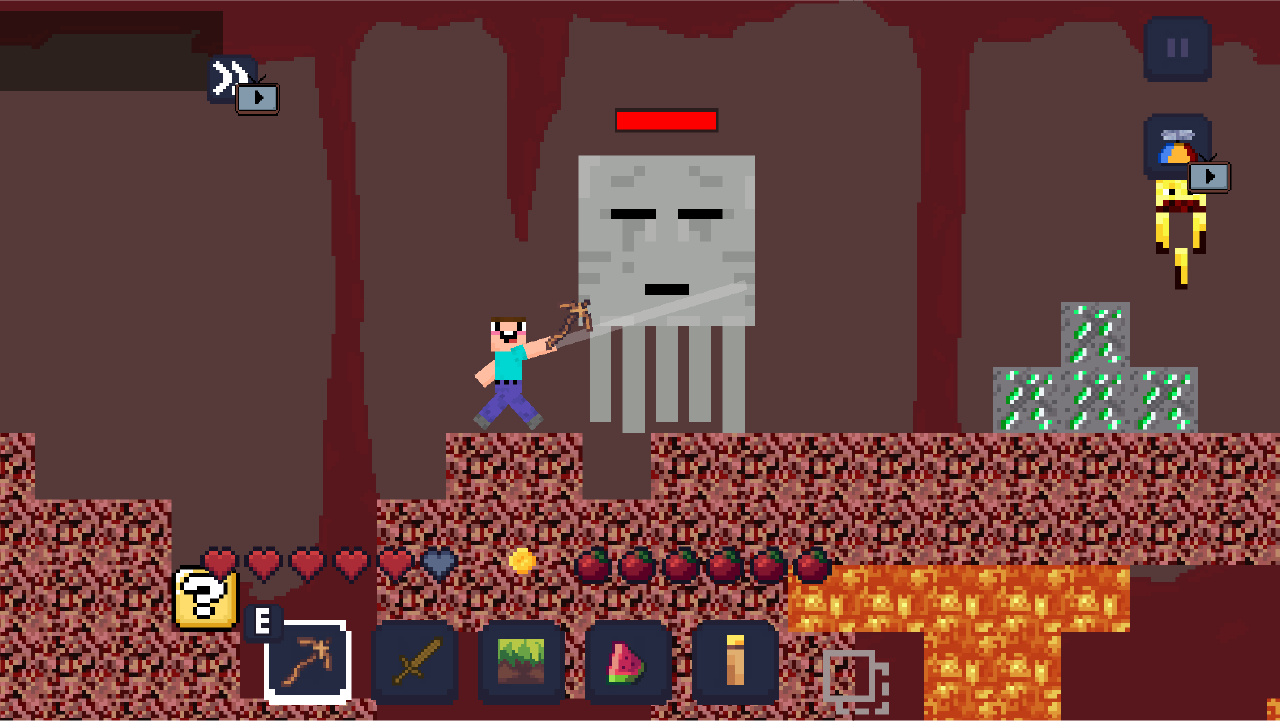Select the pickaxe in the E hotbar slot
Image resolution: width=1280 pixels, height=721 pixels.
coord(308,660)
